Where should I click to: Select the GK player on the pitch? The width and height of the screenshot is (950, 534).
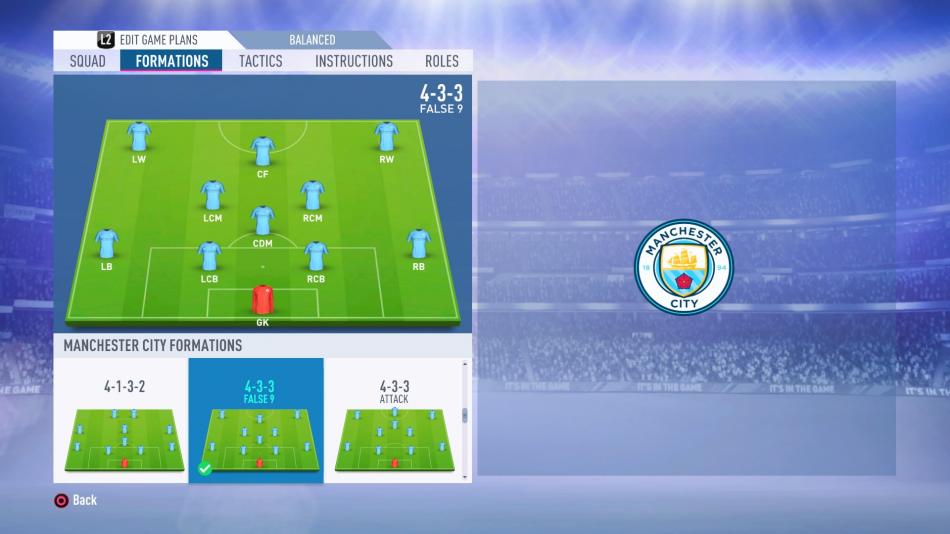(x=262, y=300)
